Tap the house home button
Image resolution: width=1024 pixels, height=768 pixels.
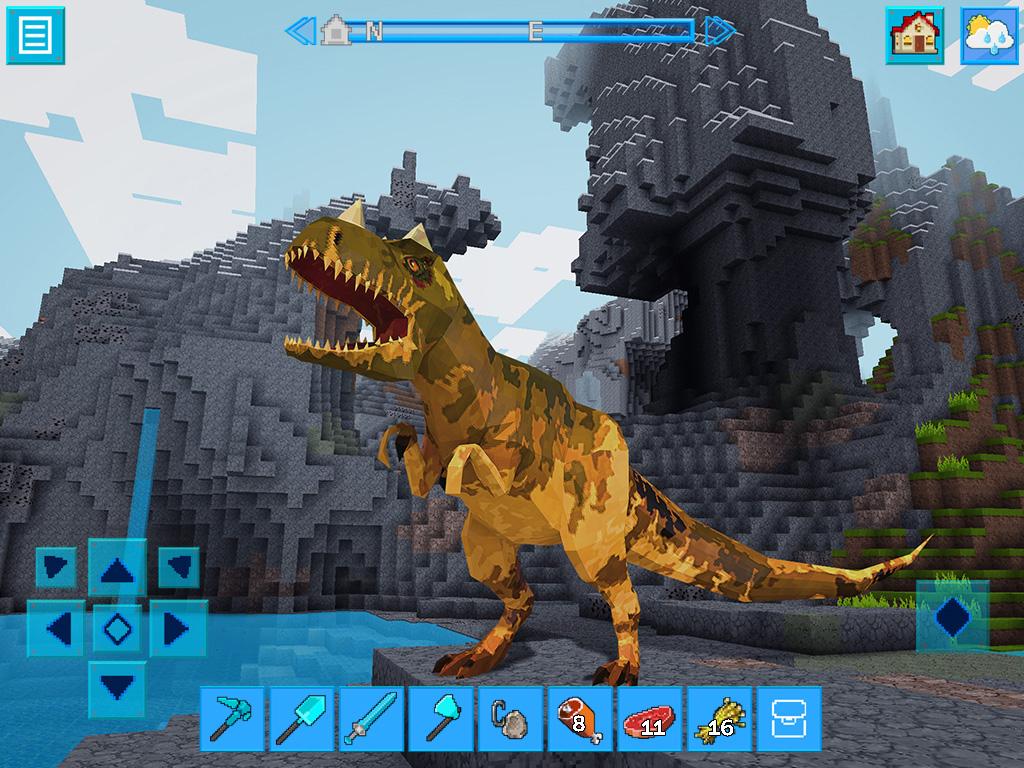click(x=914, y=35)
